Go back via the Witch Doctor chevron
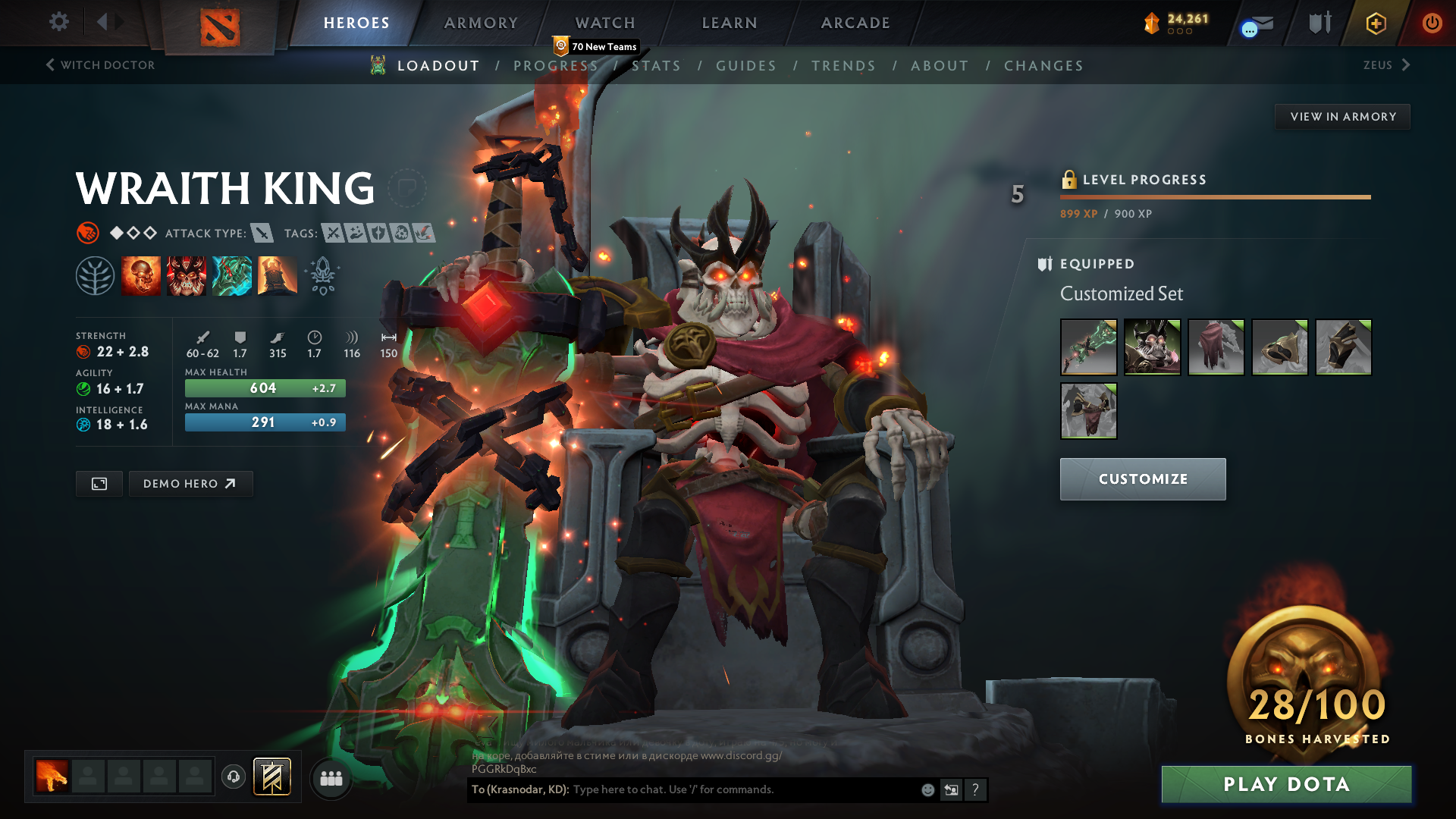 coord(50,65)
